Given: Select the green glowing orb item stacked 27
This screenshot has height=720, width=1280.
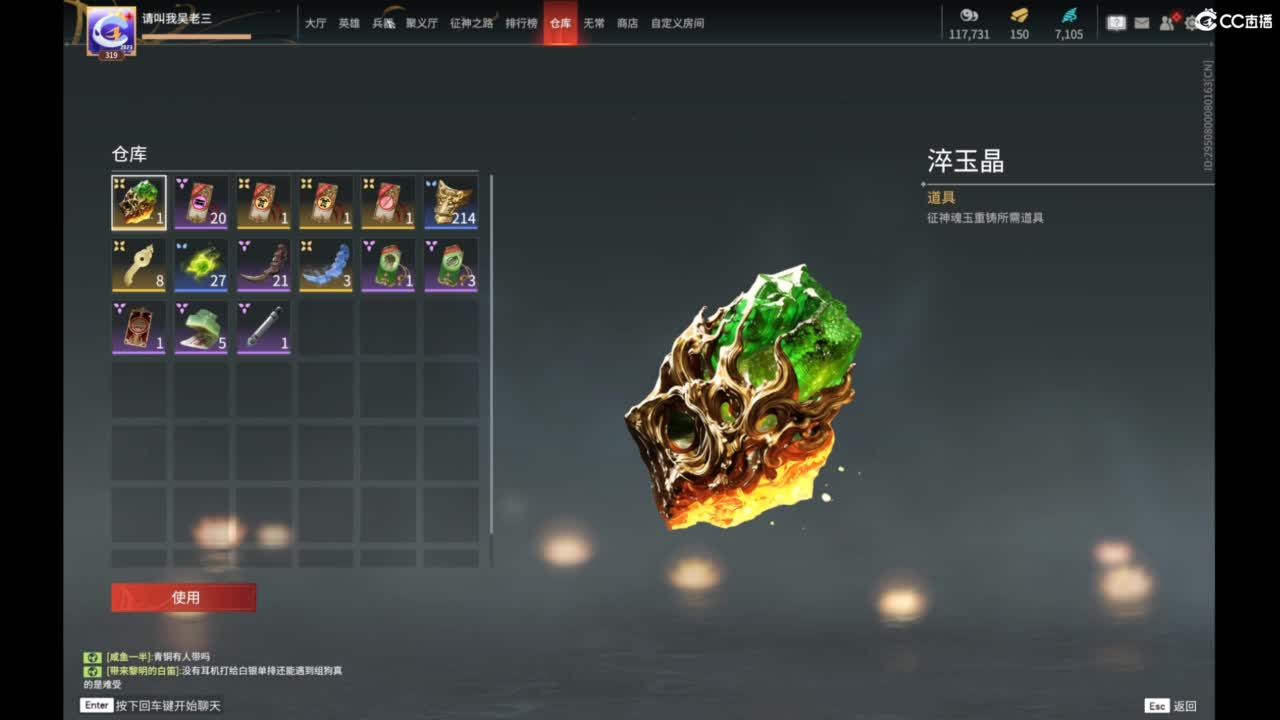Looking at the screenshot, I should click(x=201, y=264).
